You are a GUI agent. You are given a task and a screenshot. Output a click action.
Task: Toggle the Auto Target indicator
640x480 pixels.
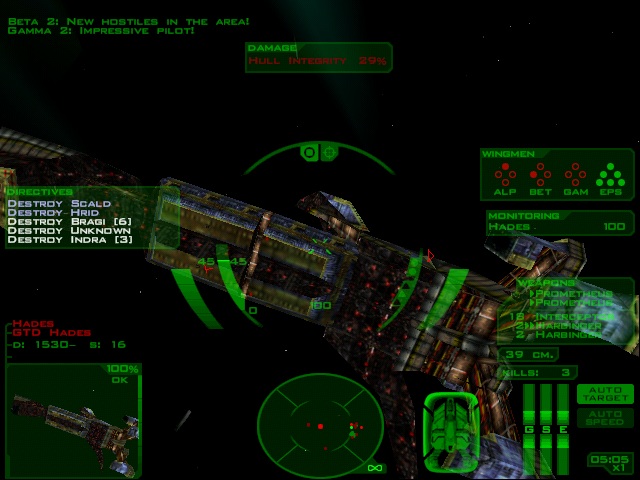coord(605,394)
